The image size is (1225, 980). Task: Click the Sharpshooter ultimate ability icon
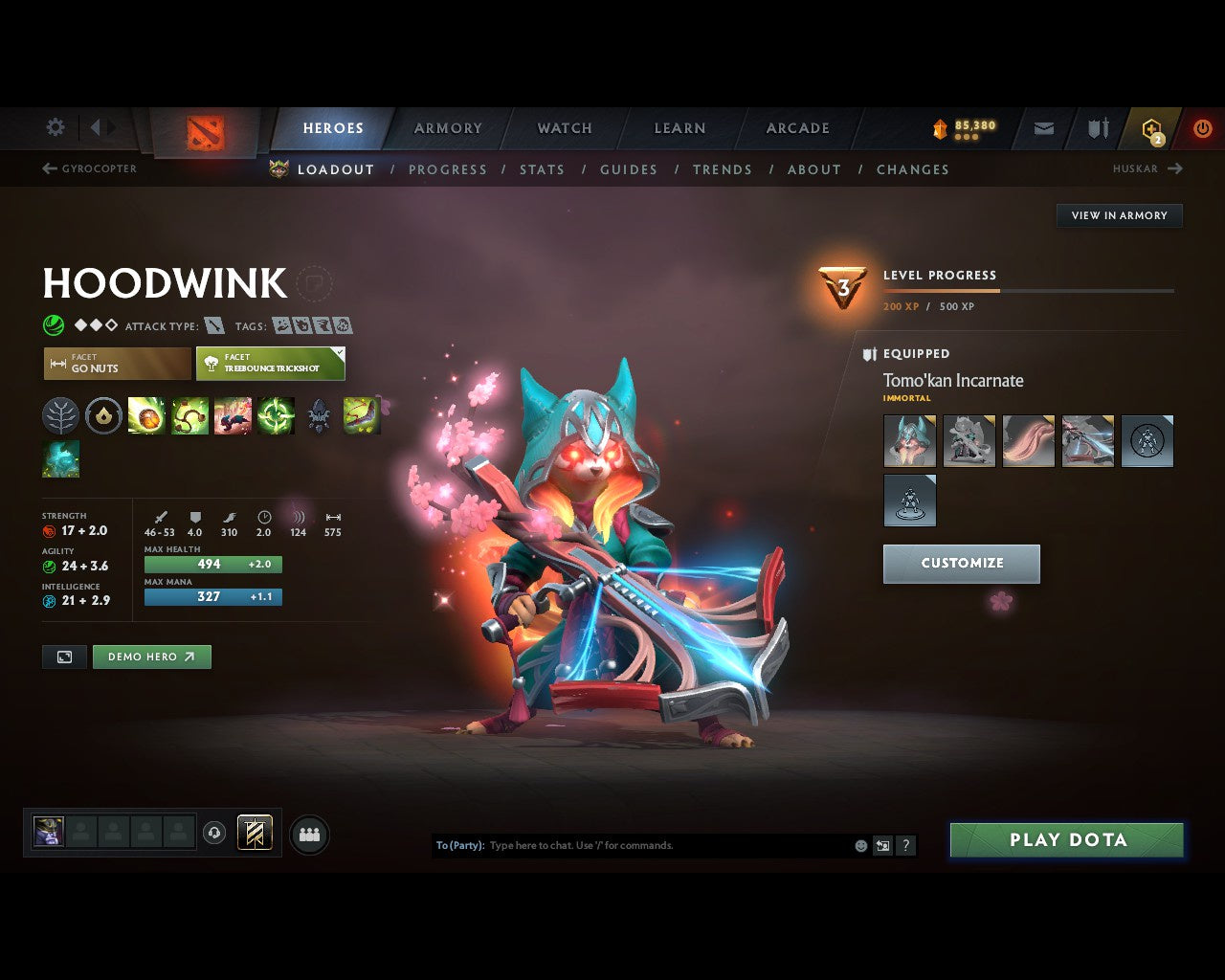pos(277,416)
